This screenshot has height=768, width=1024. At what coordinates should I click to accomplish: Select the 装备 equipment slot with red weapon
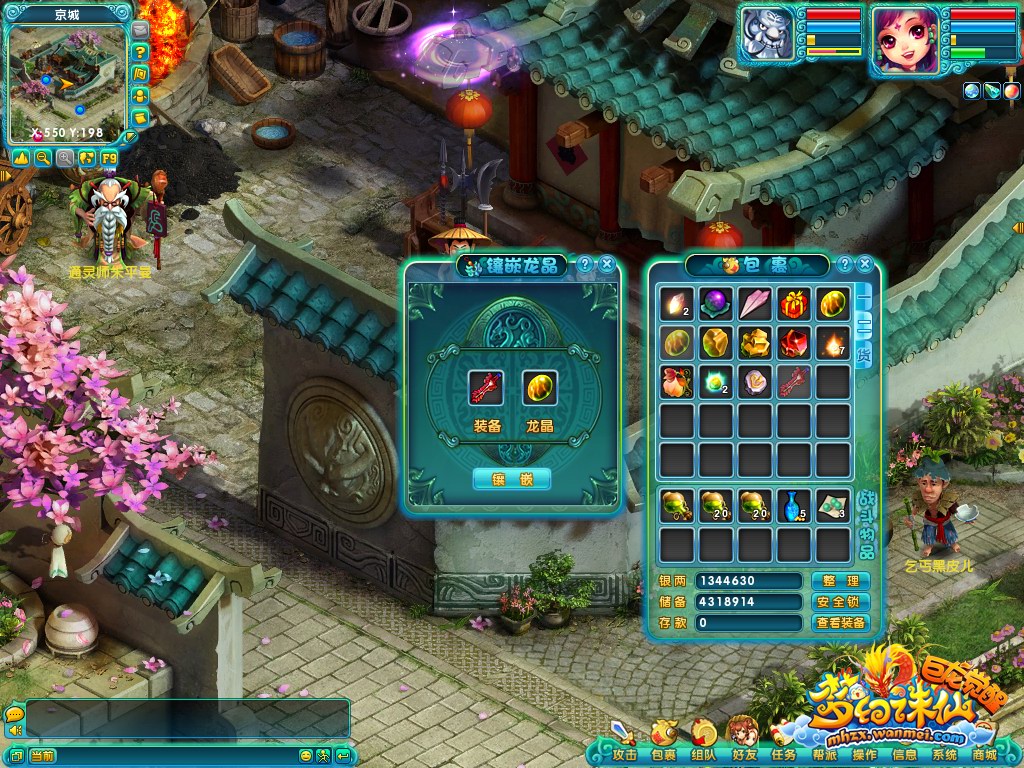pos(486,388)
